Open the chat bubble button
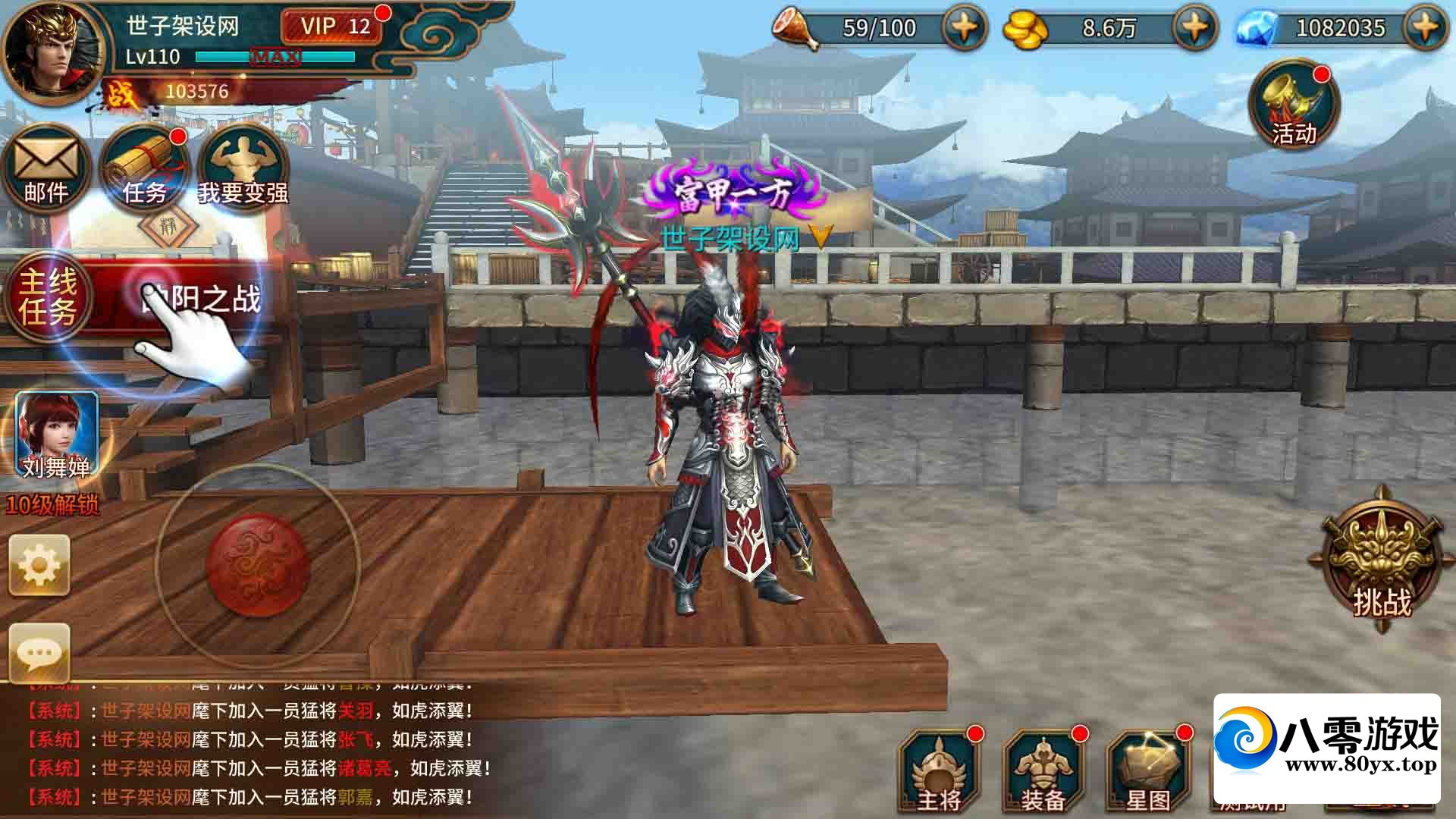Image resolution: width=1456 pixels, height=819 pixels. tap(39, 652)
